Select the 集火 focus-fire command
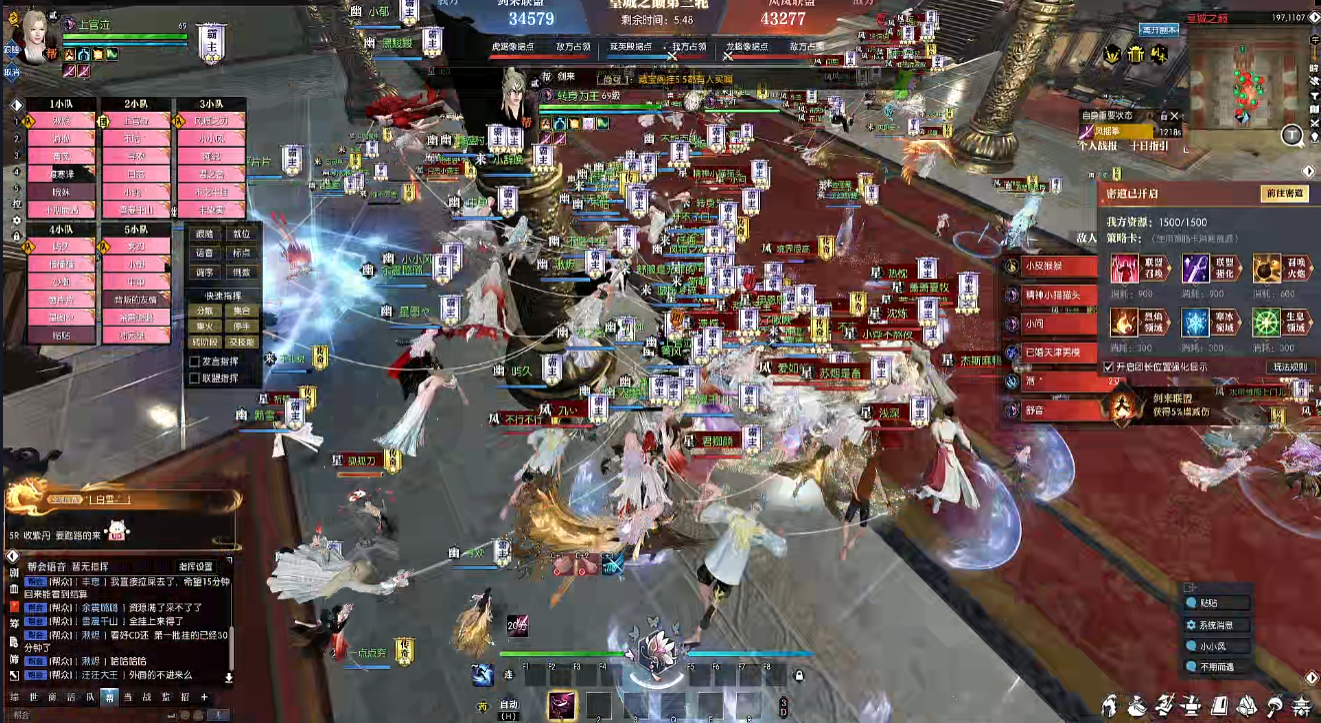Image resolution: width=1321 pixels, height=723 pixels. [204, 325]
